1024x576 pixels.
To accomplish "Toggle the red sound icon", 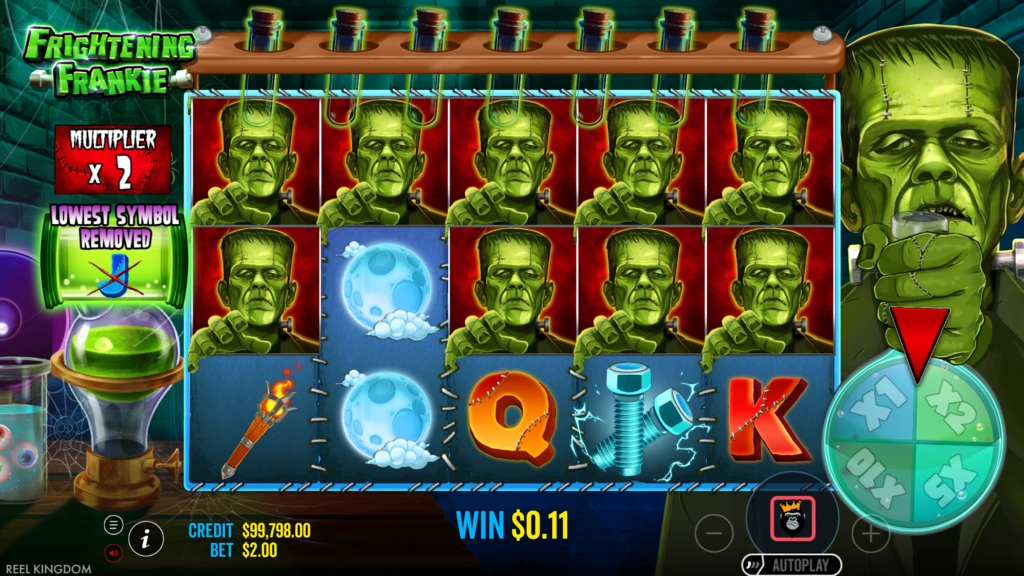I will (113, 551).
